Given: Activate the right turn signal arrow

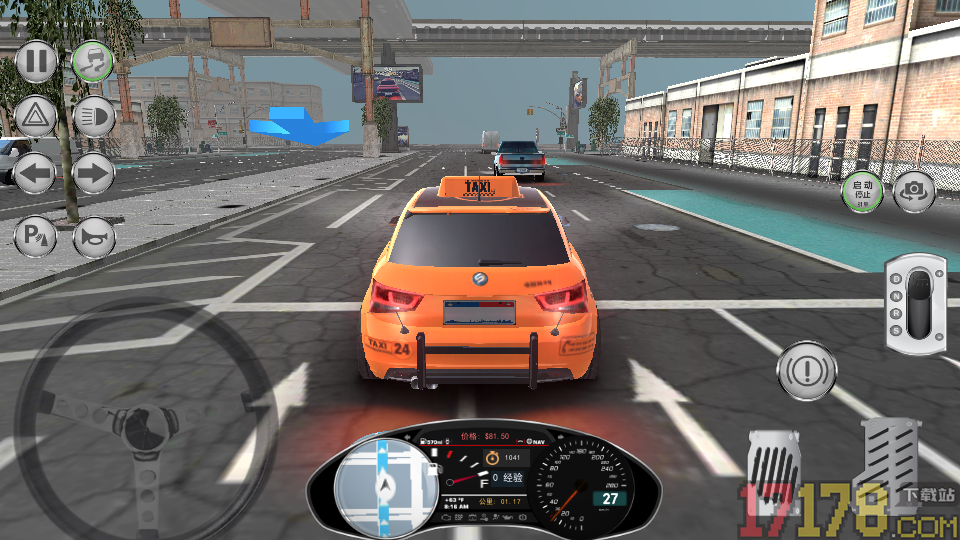Looking at the screenshot, I should (94, 174).
